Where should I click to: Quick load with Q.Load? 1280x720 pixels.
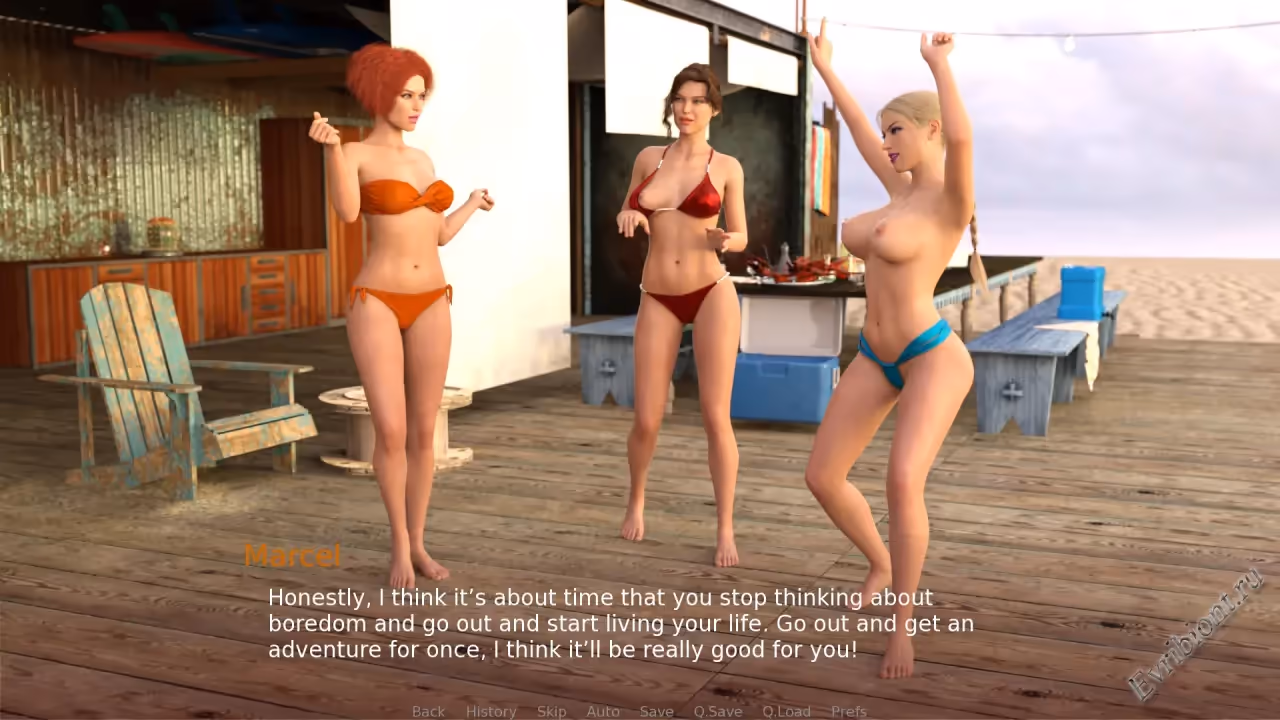coord(786,711)
